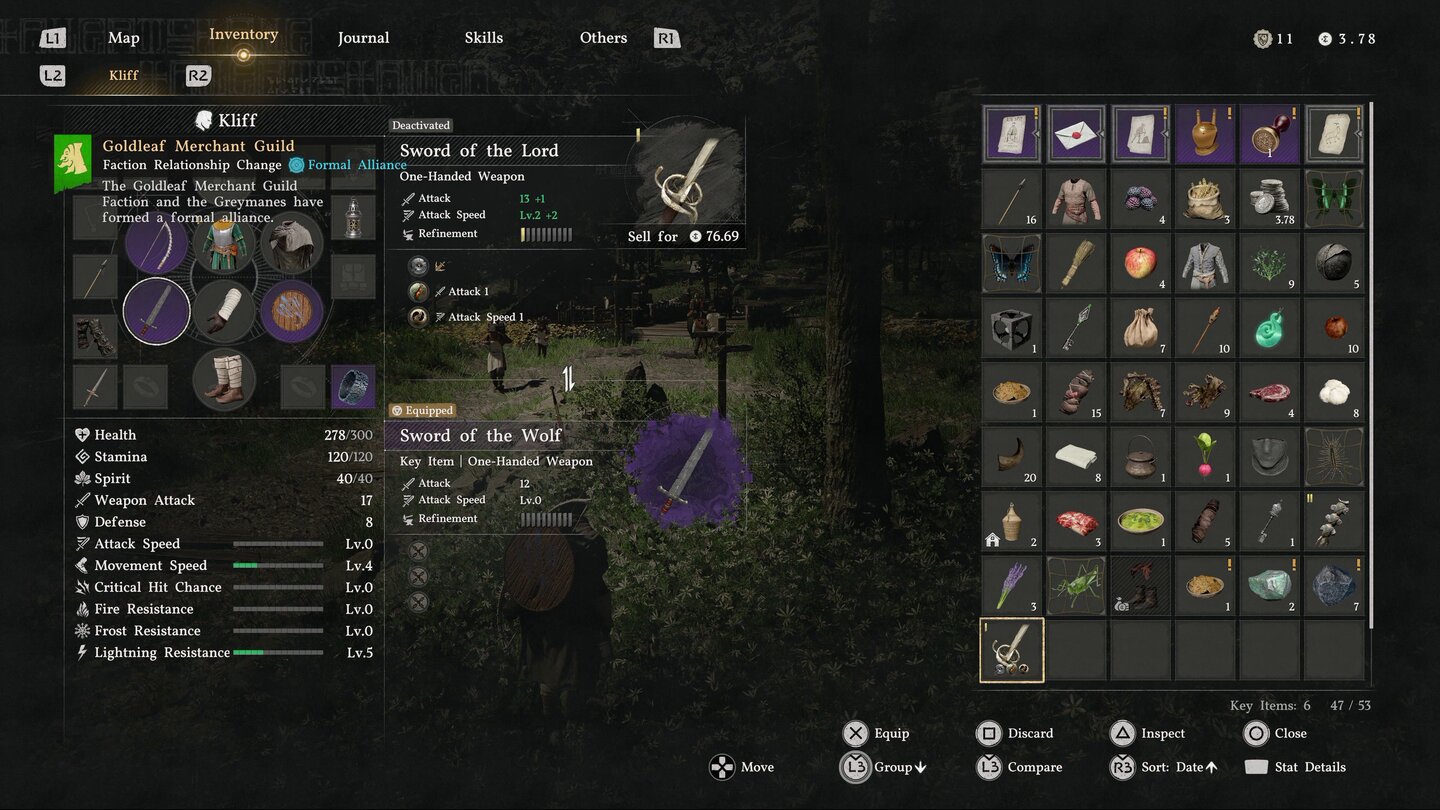Select the Kliff character tab
Viewport: 1440px width, 810px height.
(x=124, y=75)
